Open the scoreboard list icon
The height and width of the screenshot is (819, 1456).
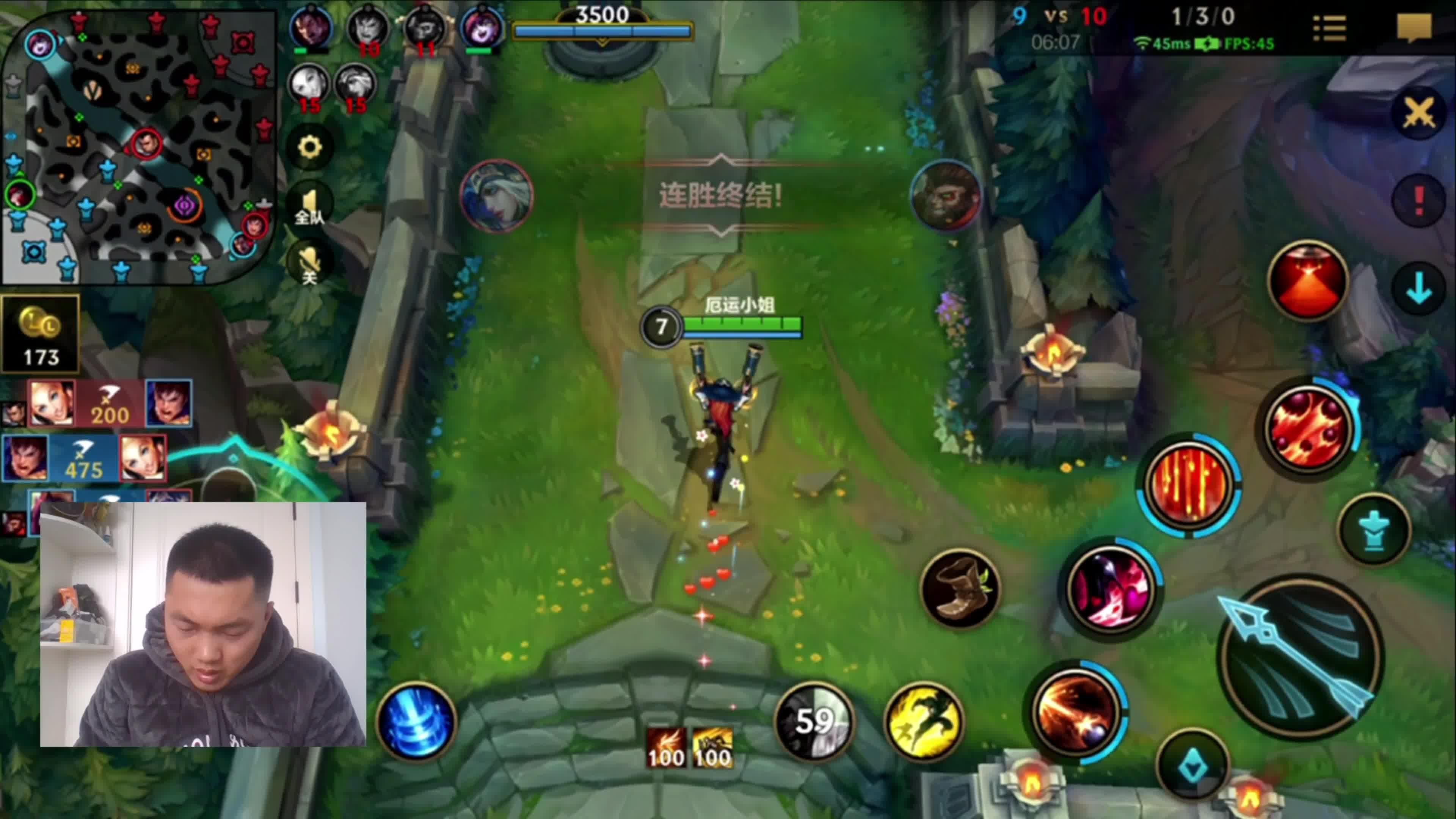1329,28
